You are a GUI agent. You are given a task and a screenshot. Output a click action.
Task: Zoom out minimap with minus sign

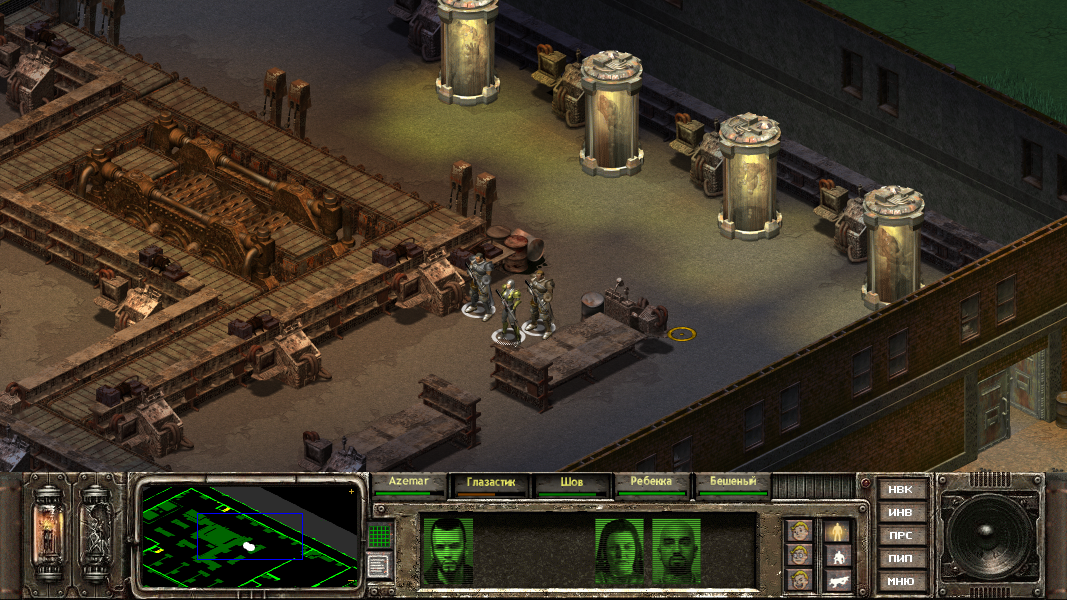tap(351, 580)
